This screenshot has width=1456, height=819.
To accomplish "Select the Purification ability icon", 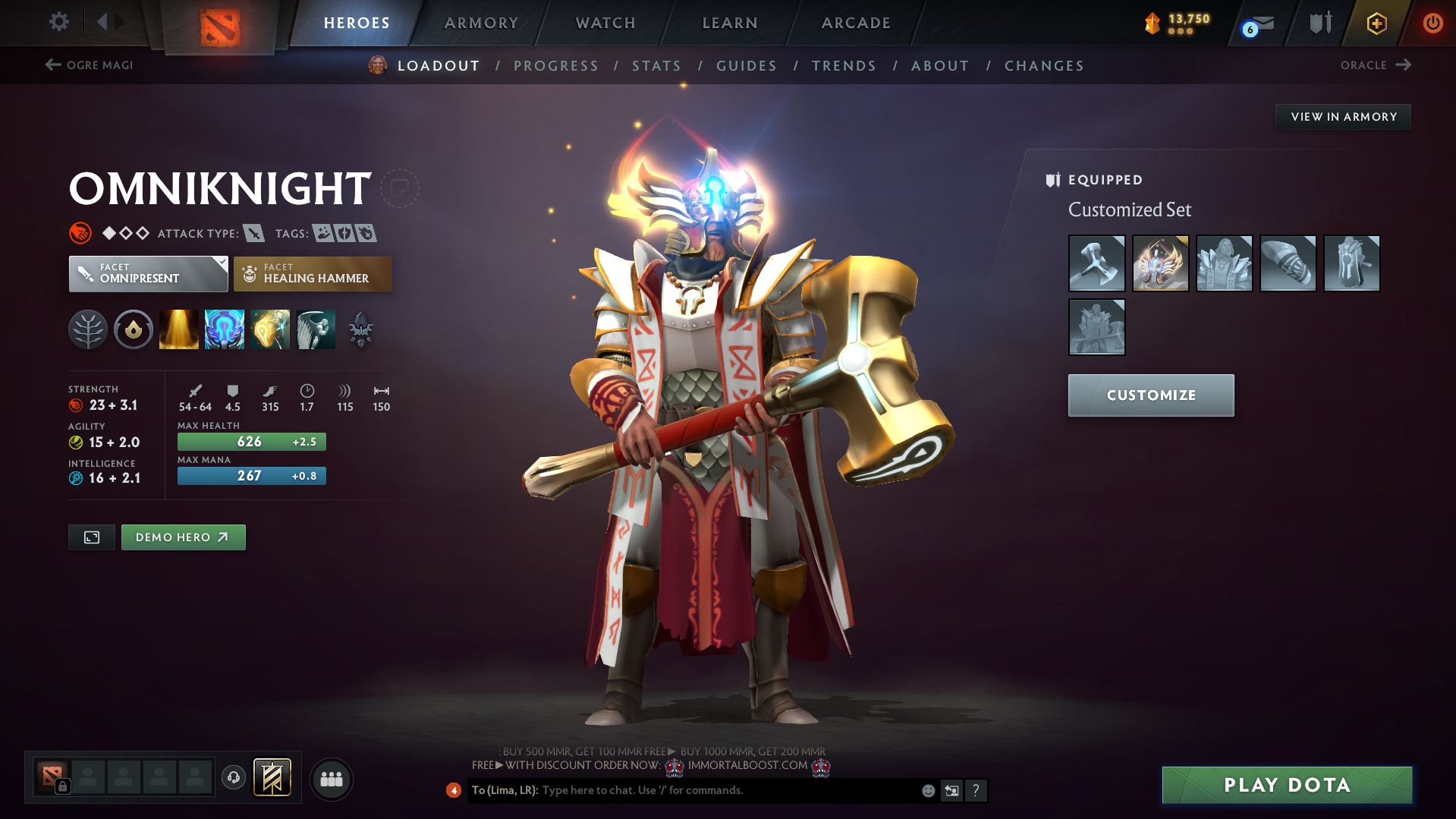I will click(178, 329).
